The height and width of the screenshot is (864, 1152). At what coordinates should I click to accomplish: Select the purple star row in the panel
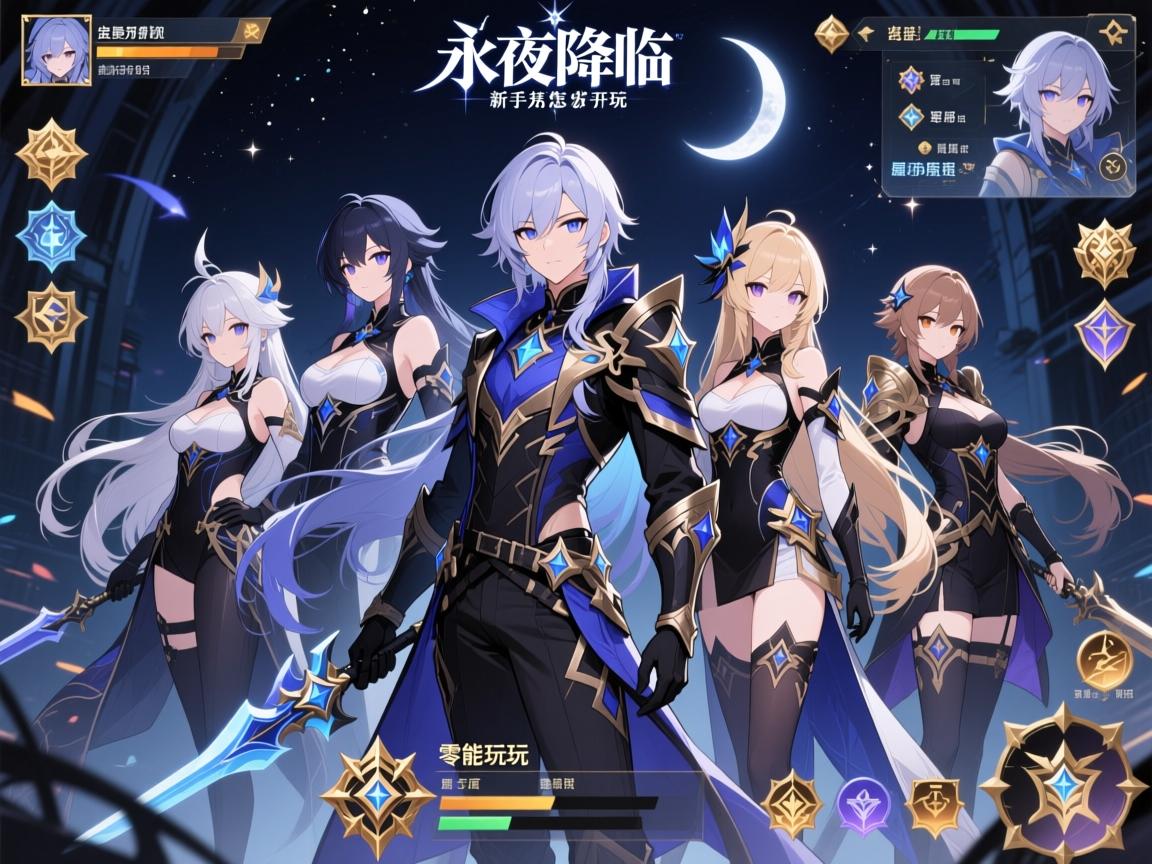[911, 78]
